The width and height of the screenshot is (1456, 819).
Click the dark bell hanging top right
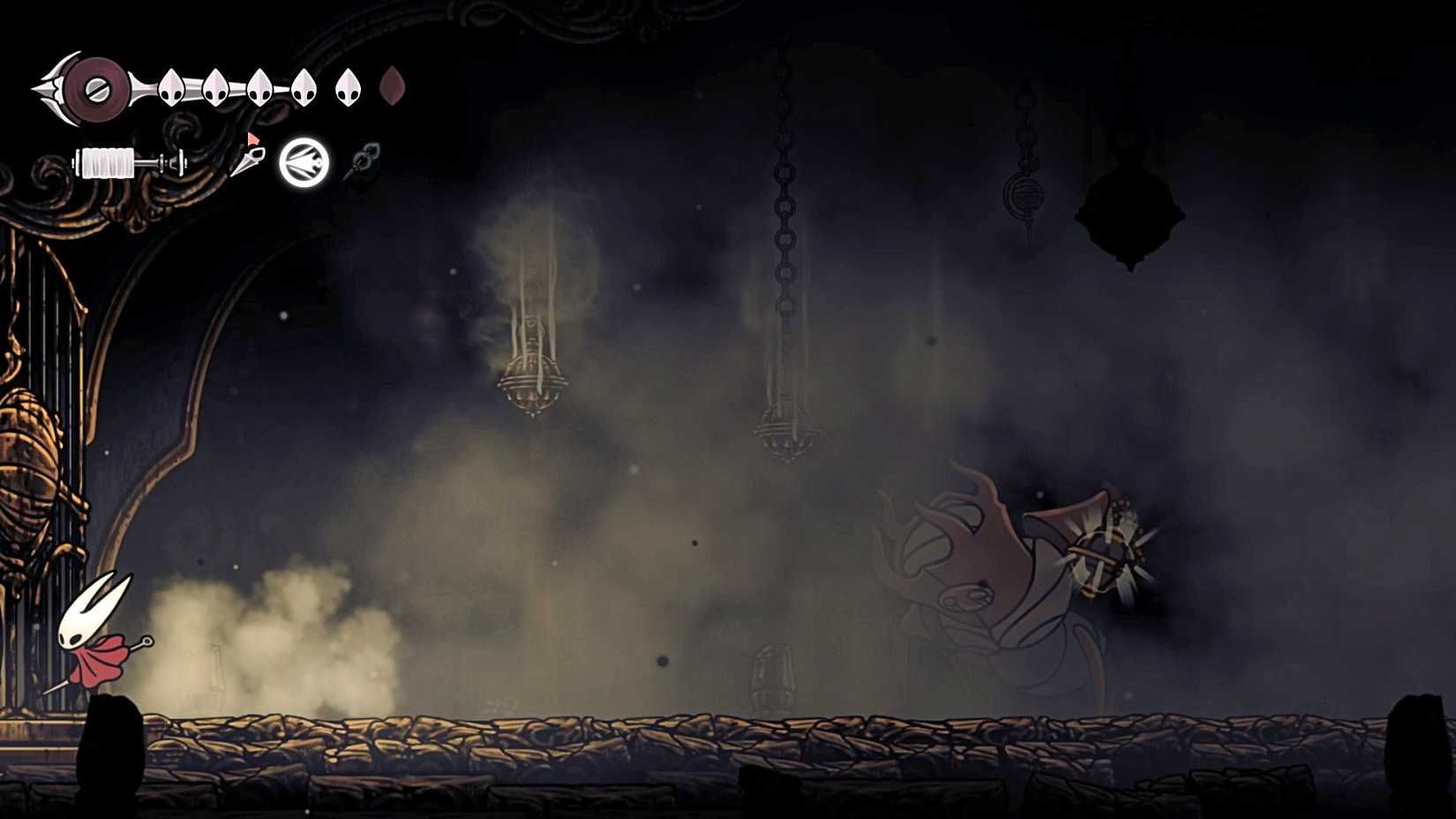click(x=1130, y=207)
